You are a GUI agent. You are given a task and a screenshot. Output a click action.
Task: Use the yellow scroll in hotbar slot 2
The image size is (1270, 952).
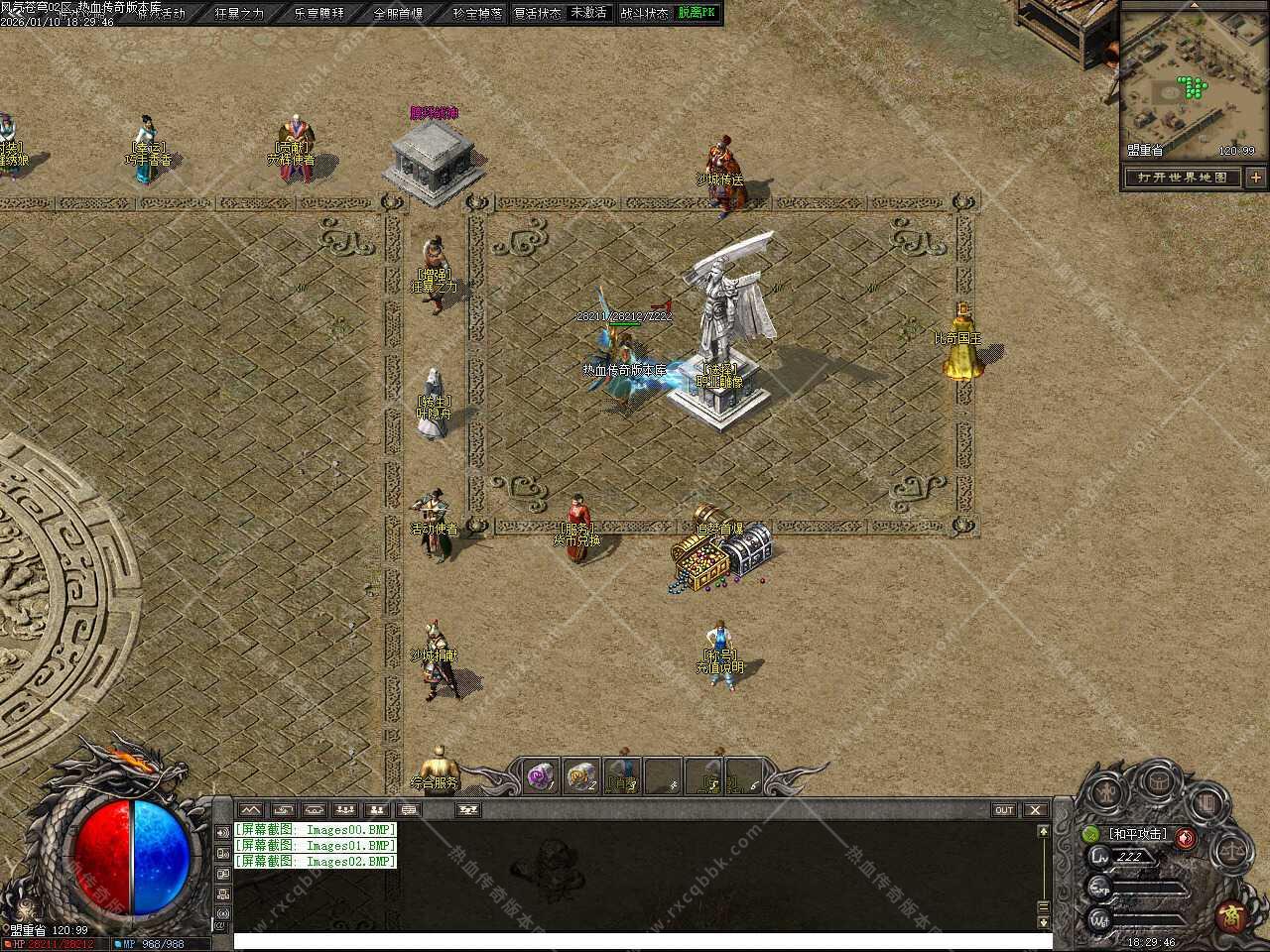coord(581,777)
